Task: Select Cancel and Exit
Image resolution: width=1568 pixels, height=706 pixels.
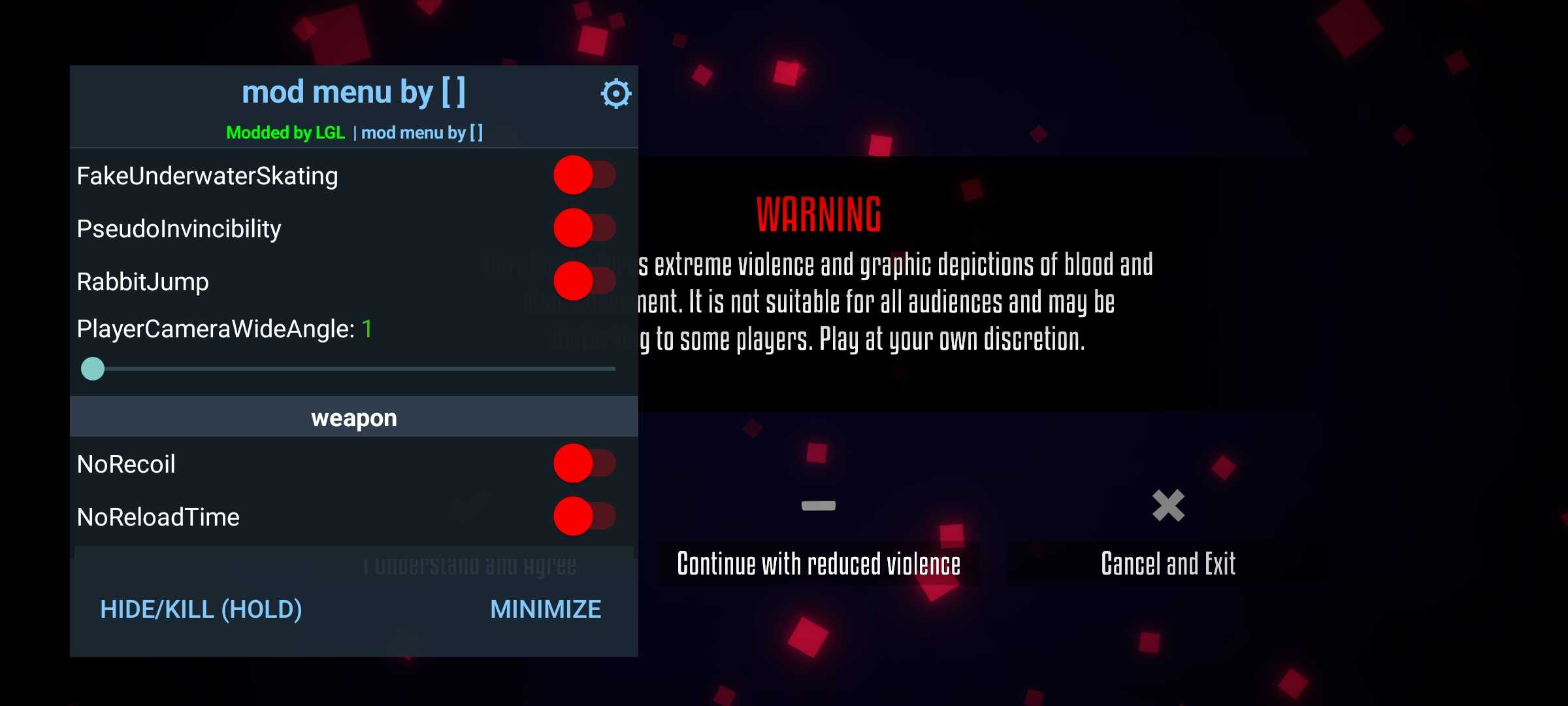Action: (x=1168, y=563)
